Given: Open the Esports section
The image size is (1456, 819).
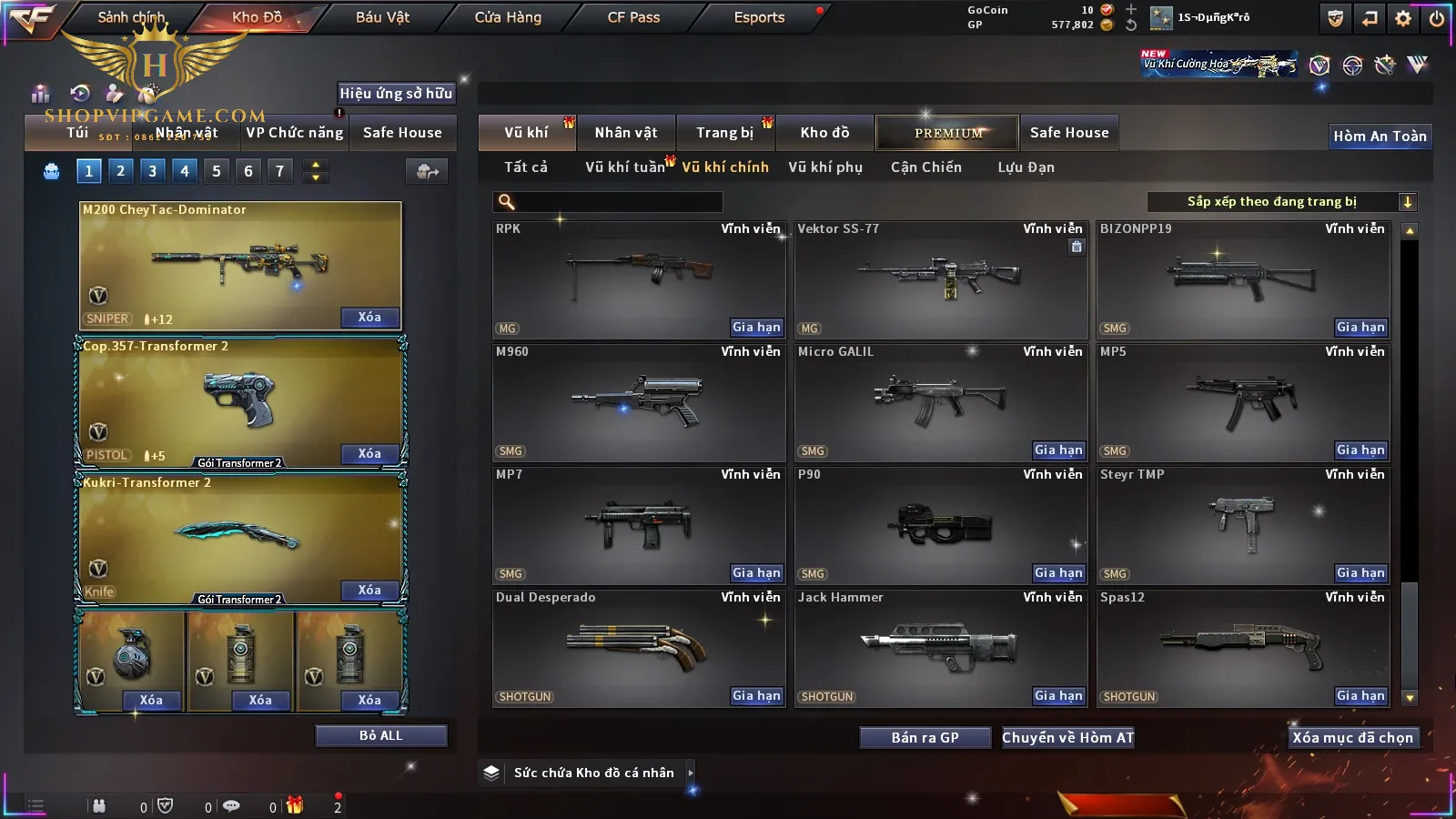Looking at the screenshot, I should [759, 17].
